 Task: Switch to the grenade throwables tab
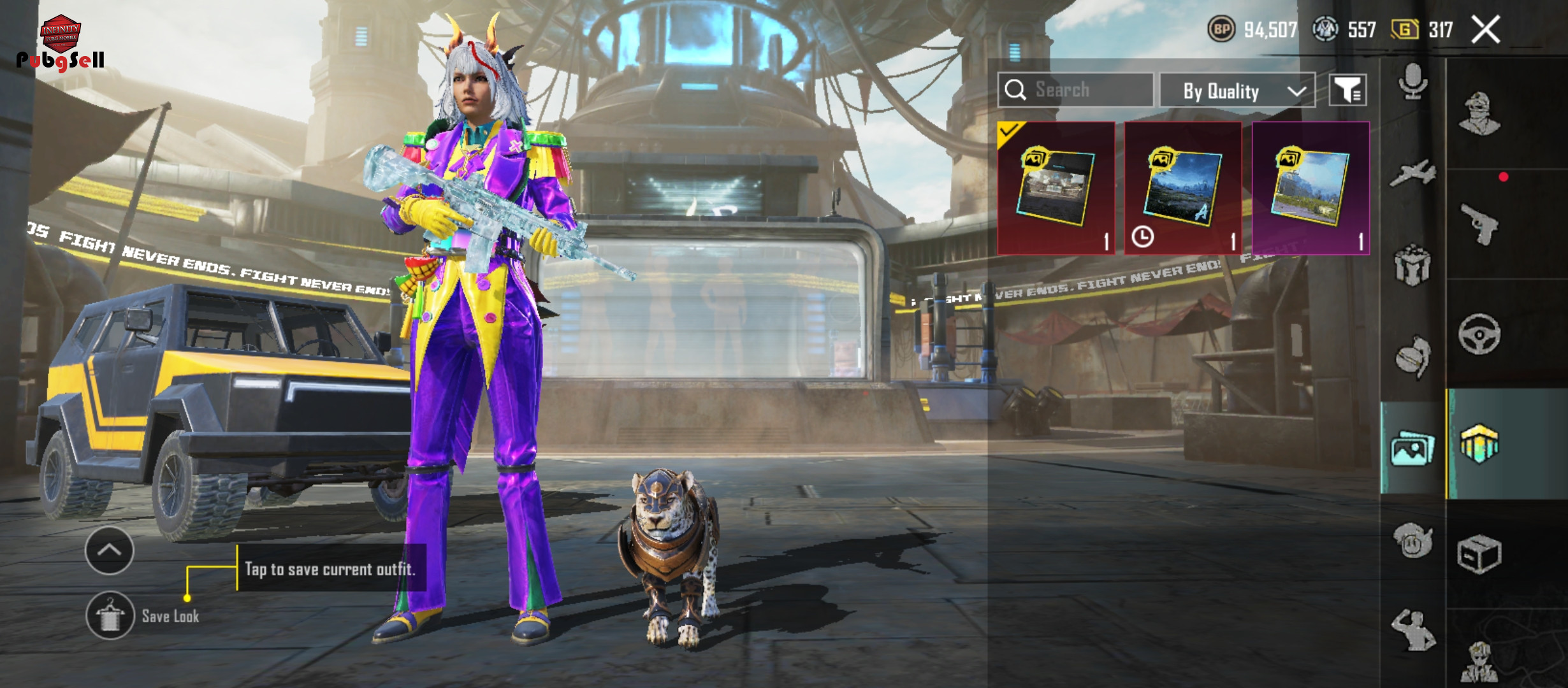[1412, 356]
